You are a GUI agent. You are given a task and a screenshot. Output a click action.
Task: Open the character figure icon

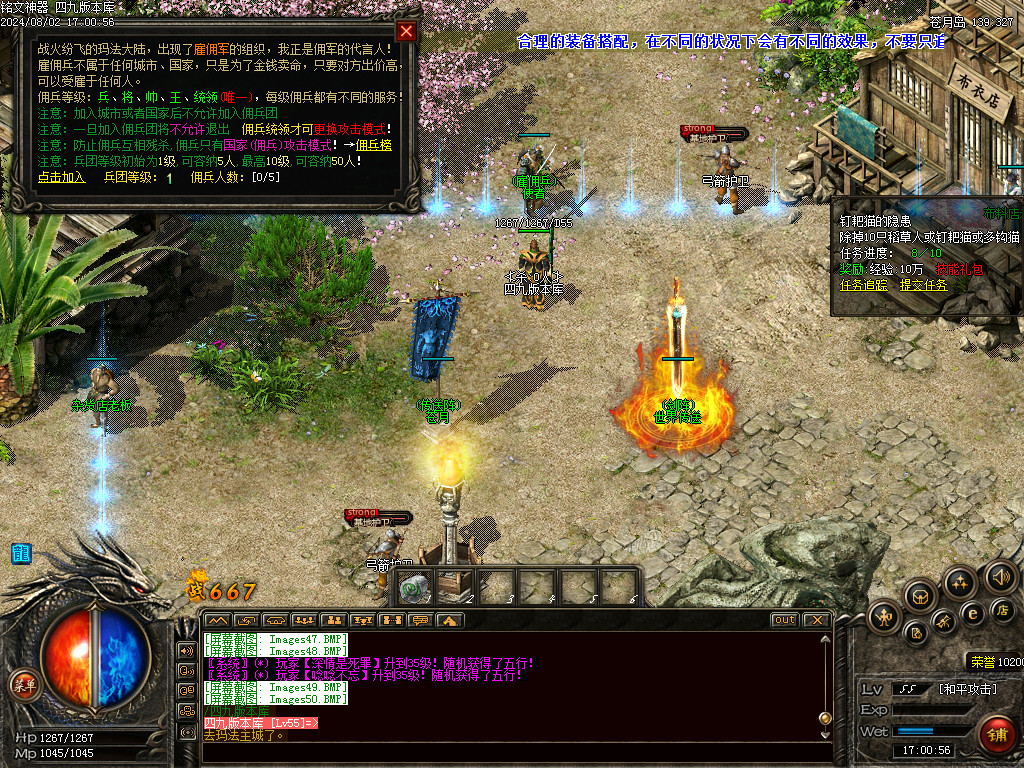tap(885, 617)
